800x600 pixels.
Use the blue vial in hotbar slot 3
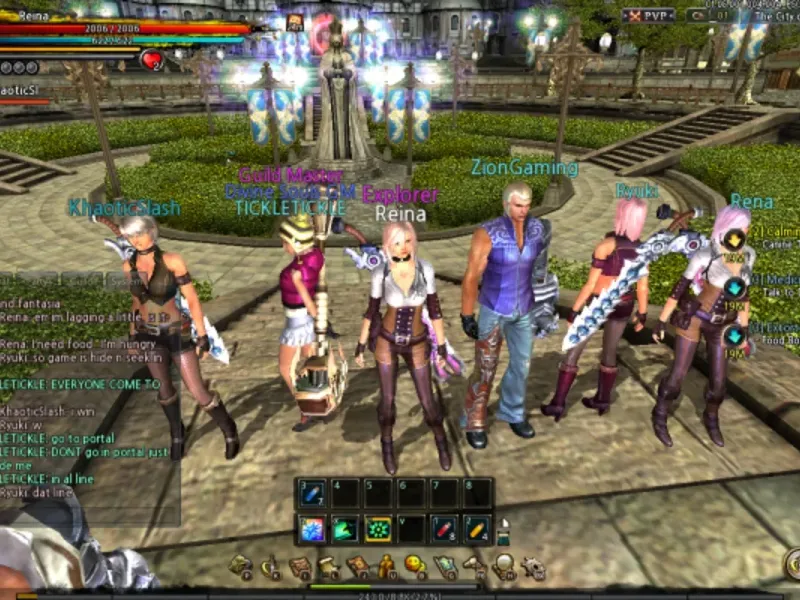tap(313, 492)
